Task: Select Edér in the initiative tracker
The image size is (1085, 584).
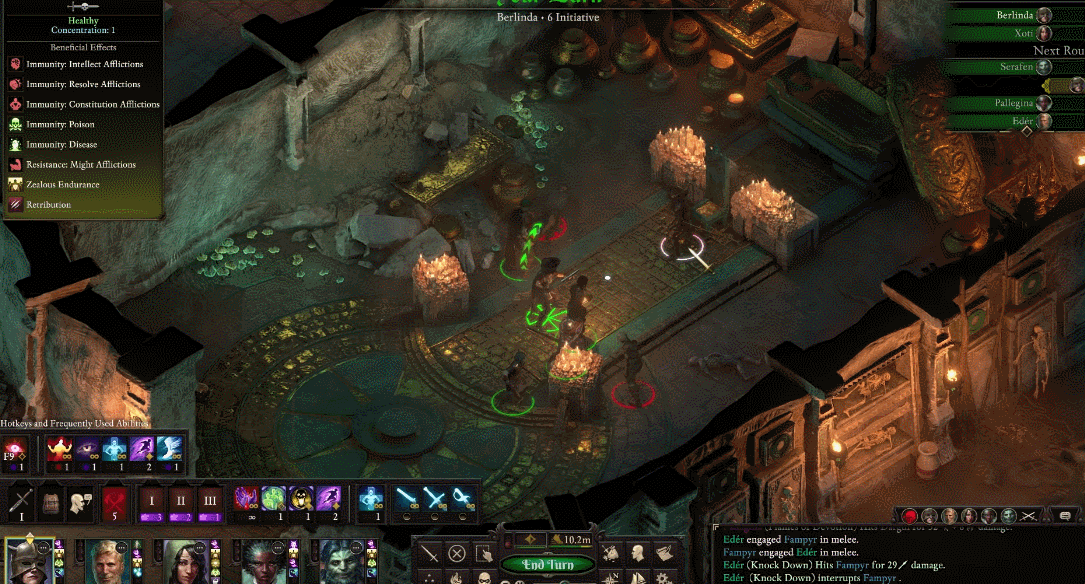Action: pos(1022,121)
